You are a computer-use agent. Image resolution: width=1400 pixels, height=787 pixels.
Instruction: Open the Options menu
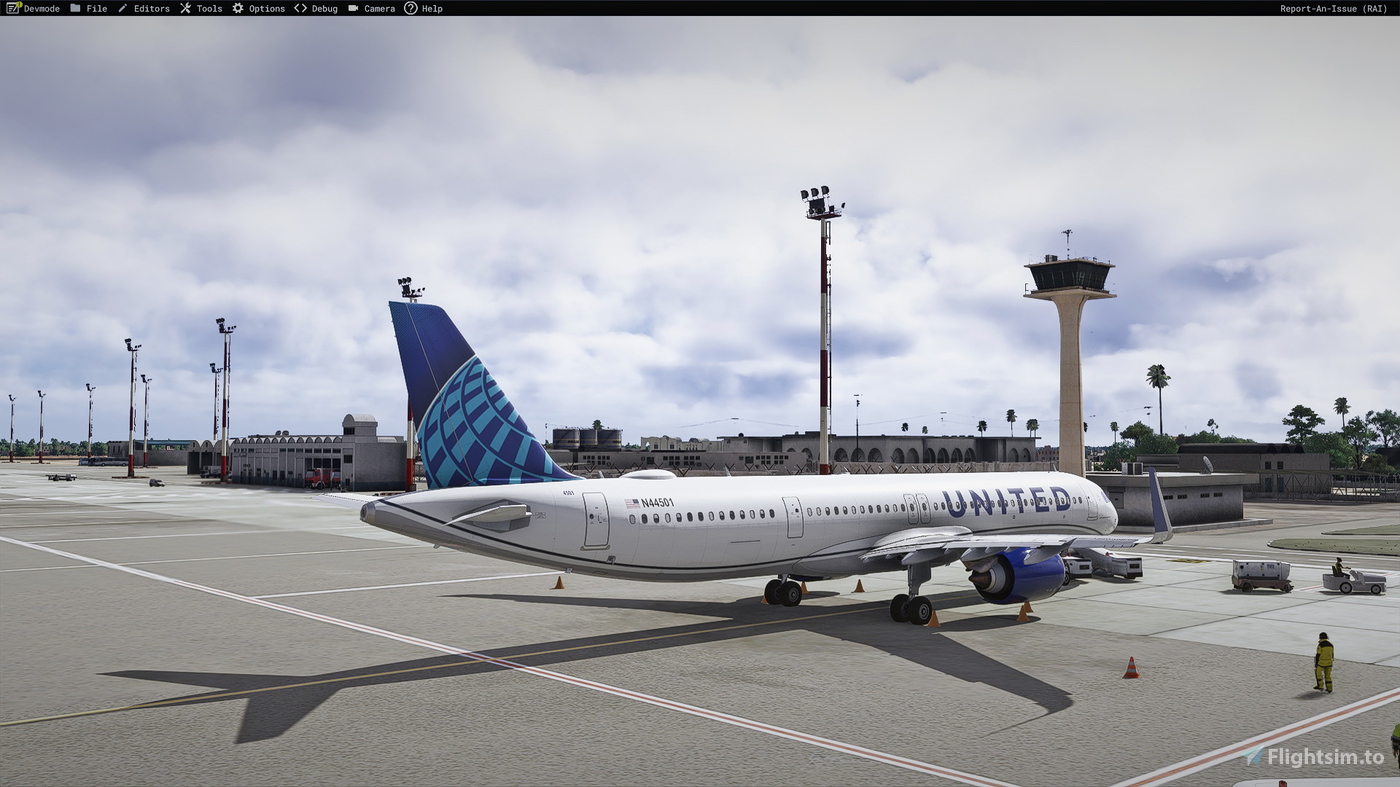click(x=266, y=8)
